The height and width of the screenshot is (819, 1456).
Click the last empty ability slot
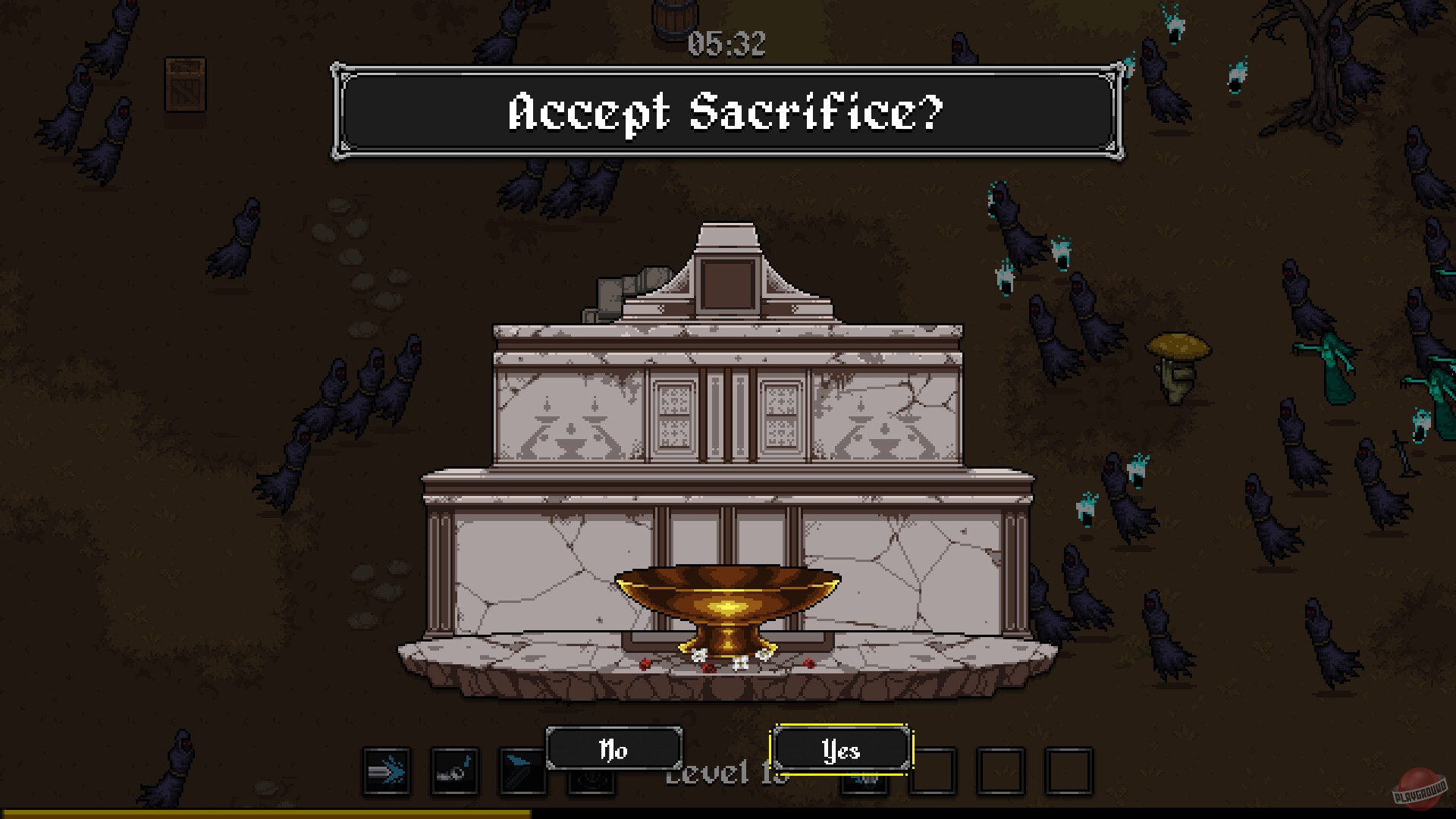1068,772
